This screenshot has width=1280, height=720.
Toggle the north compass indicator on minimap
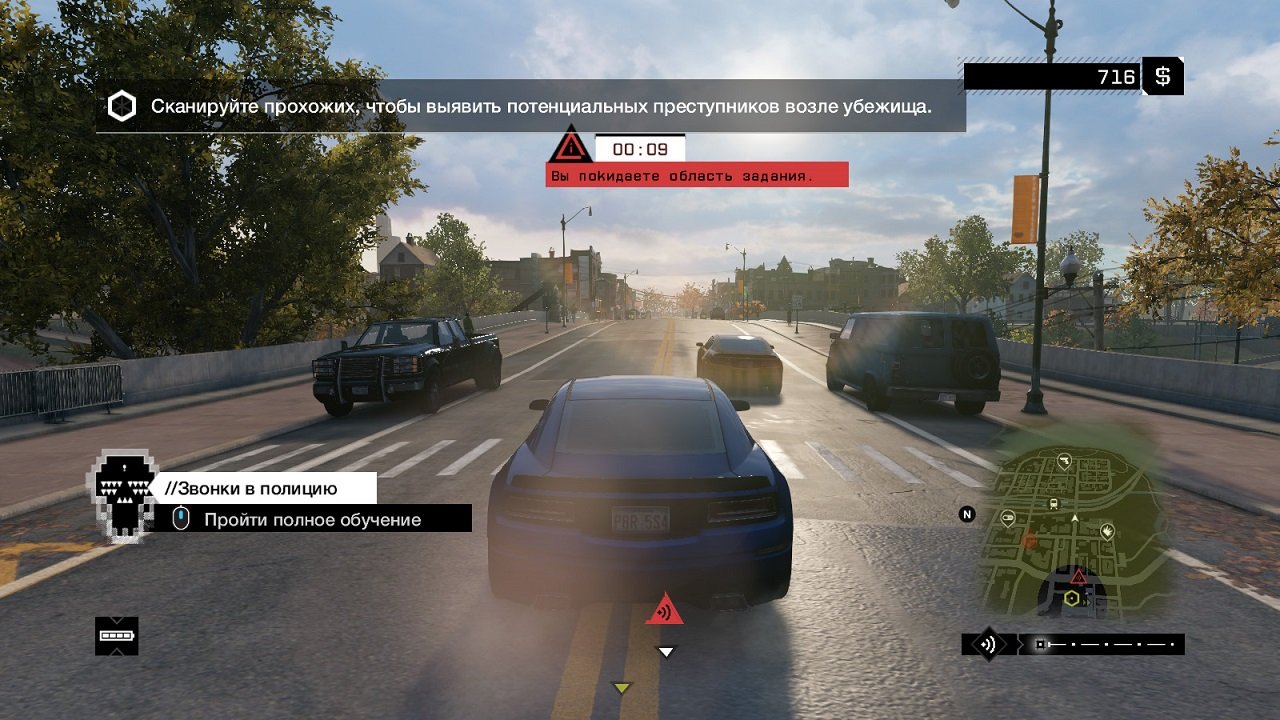point(968,512)
